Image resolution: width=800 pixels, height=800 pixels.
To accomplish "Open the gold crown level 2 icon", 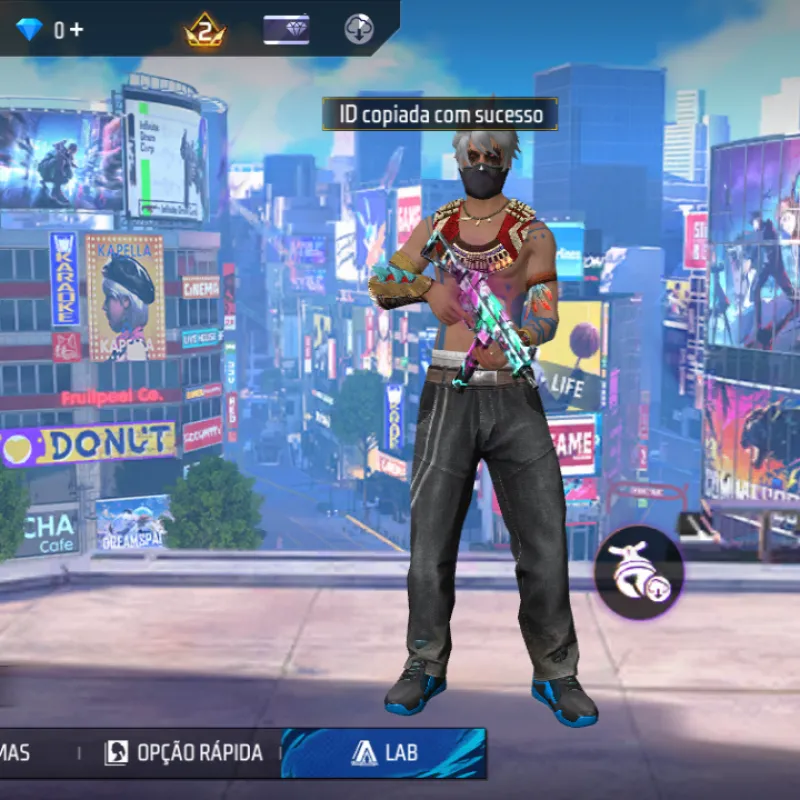I will point(205,30).
